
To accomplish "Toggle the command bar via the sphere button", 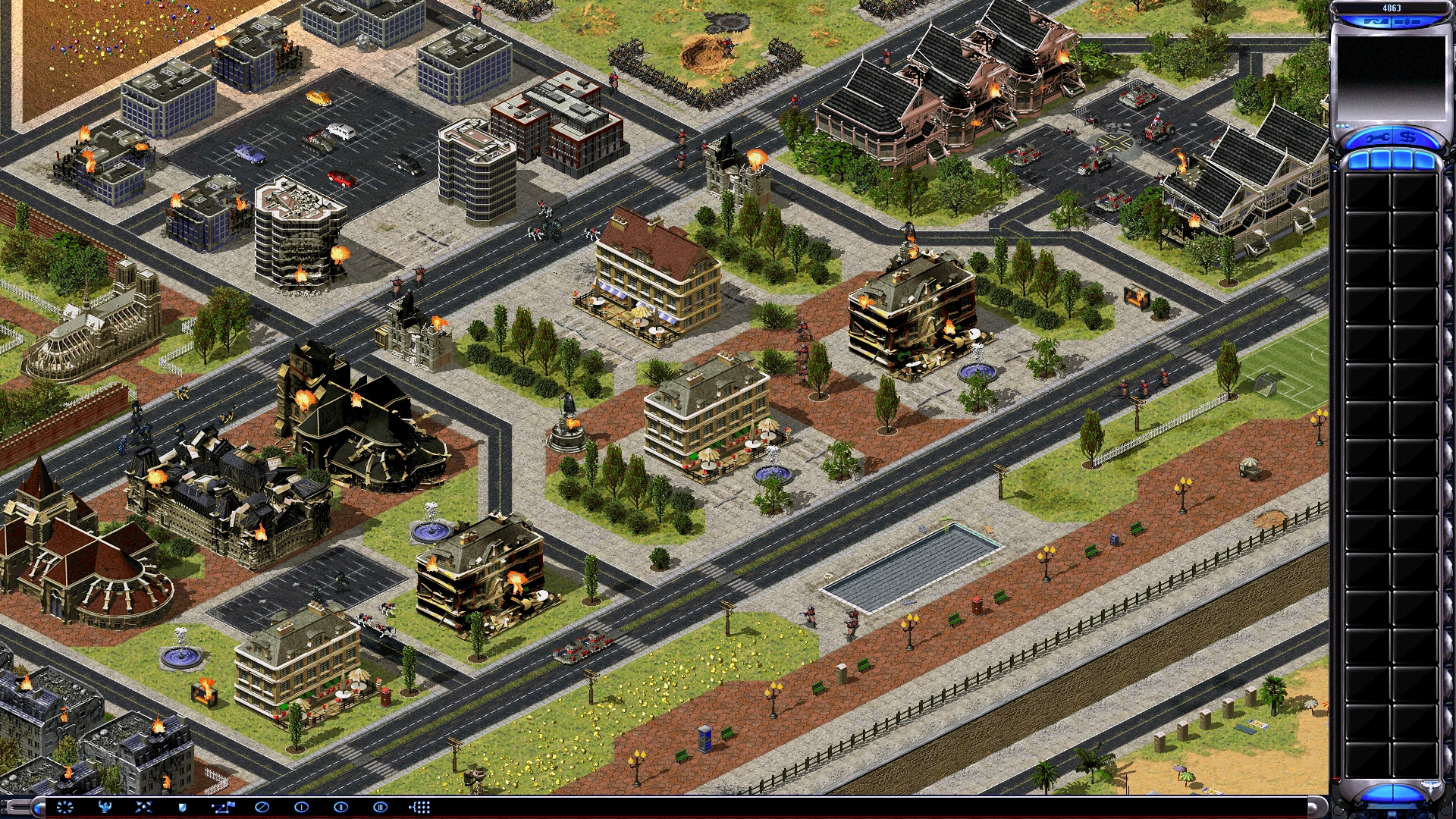I will coord(38,808).
